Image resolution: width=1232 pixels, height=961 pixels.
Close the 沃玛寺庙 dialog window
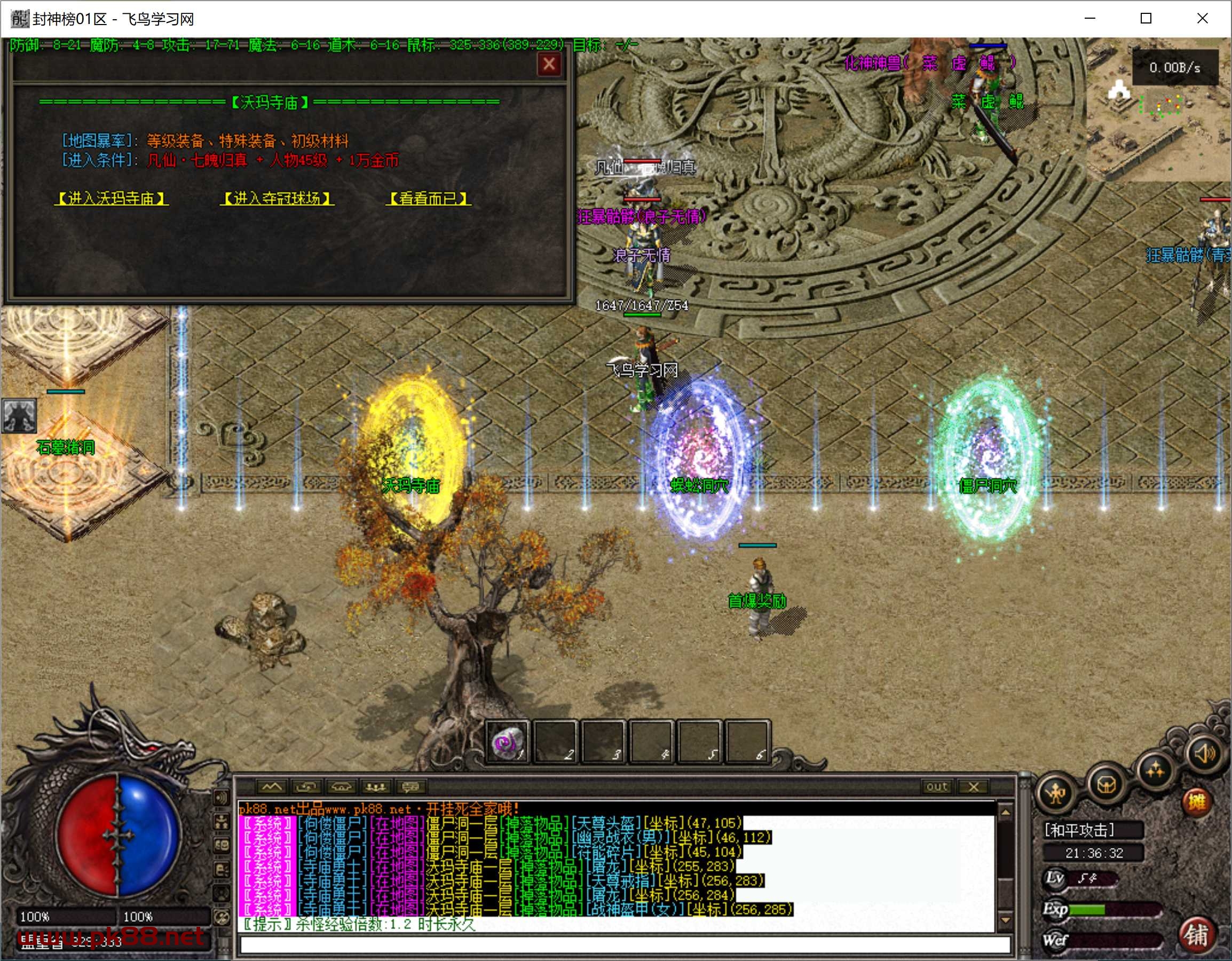[548, 65]
